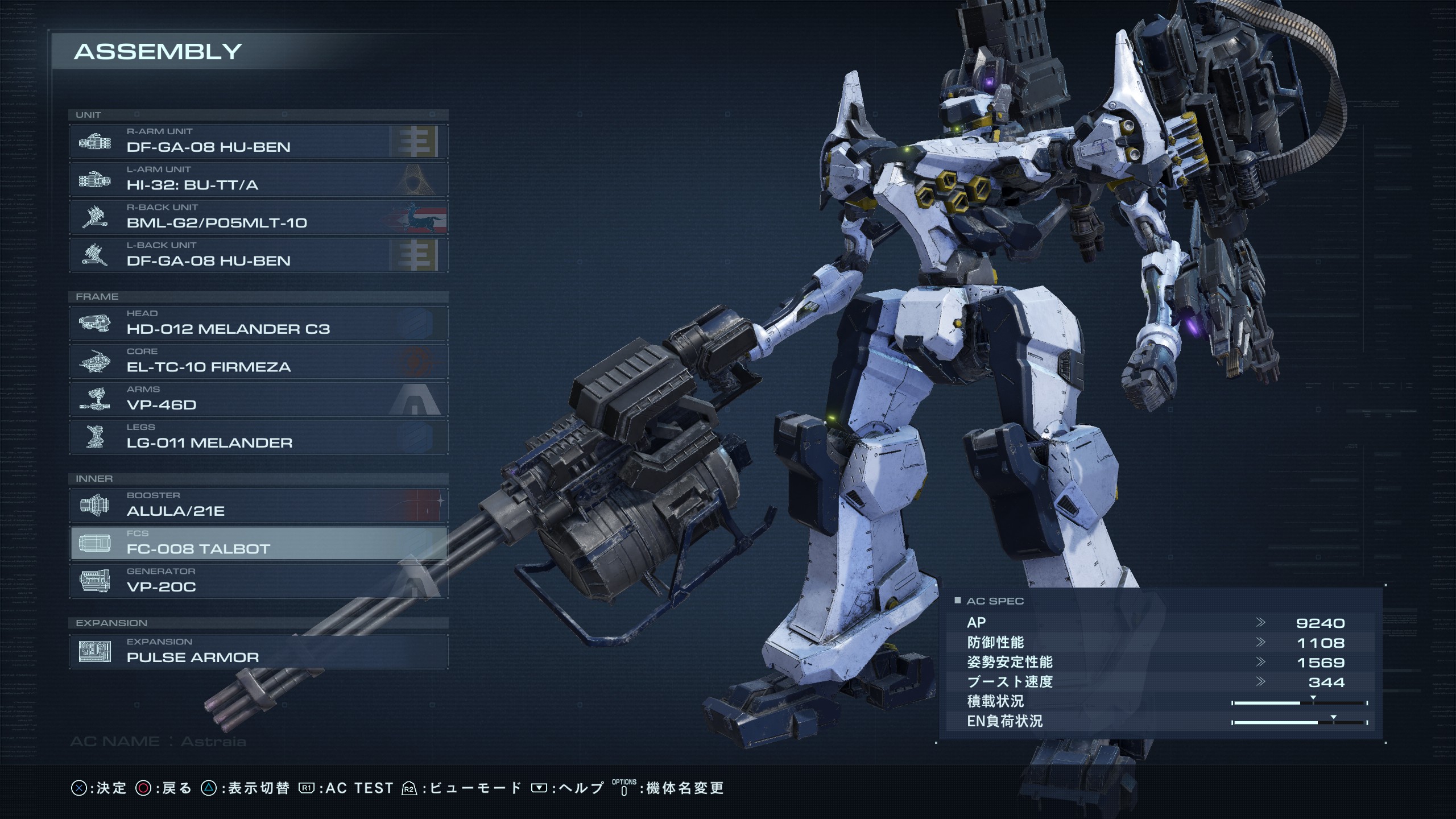Open the CORE EL-TC-10 FIRMEZA slot
The height and width of the screenshot is (819, 1456).
click(x=259, y=361)
